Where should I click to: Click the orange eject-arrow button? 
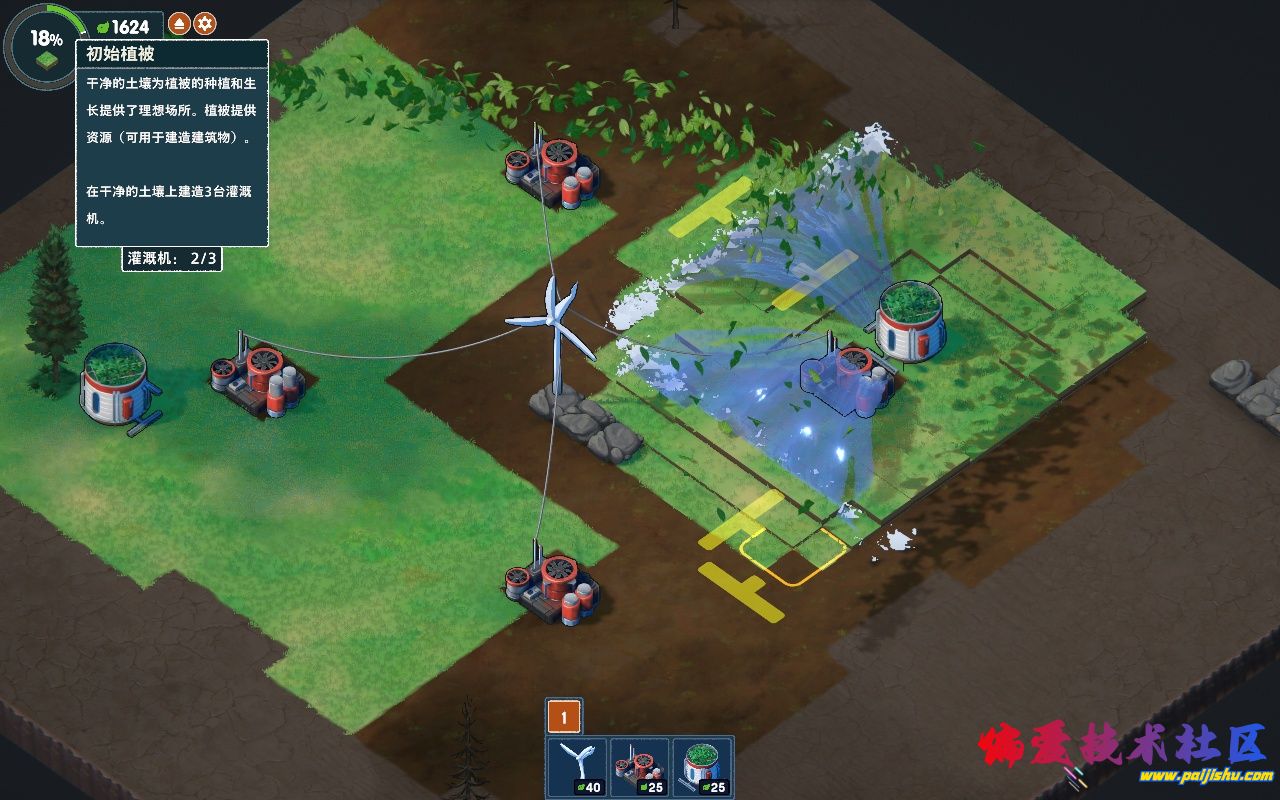pyautogui.click(x=179, y=24)
